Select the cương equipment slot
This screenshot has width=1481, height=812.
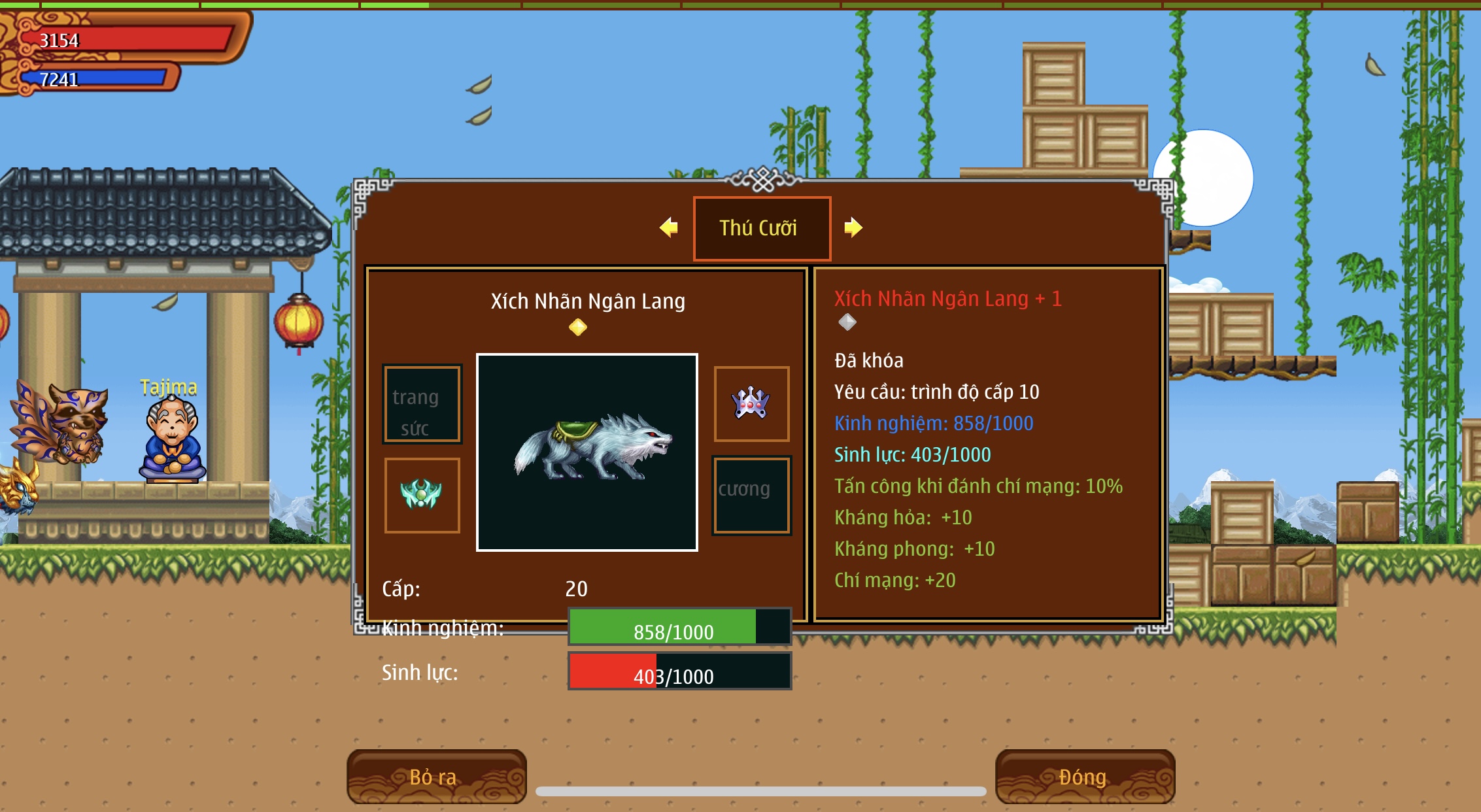tap(751, 495)
